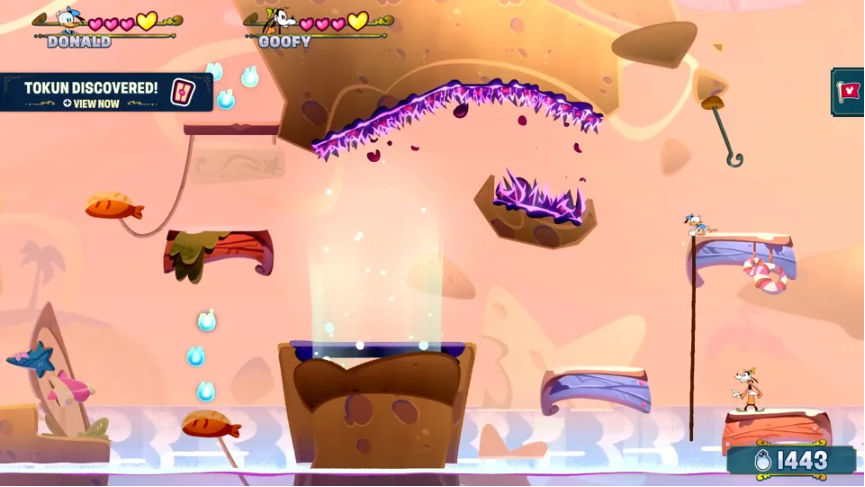Select the Tokun card icon
The image size is (865, 487).
click(x=183, y=91)
